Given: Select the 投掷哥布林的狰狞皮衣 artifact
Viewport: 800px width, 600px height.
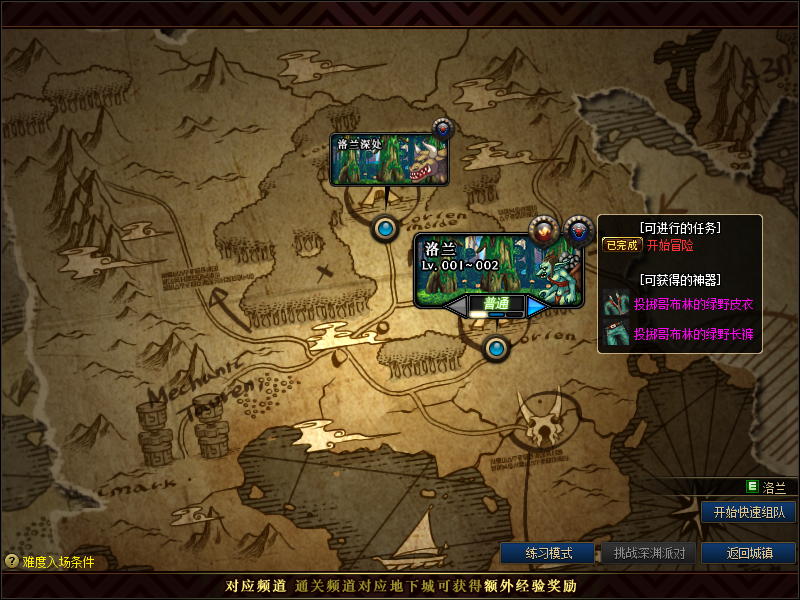Looking at the screenshot, I should point(692,304).
